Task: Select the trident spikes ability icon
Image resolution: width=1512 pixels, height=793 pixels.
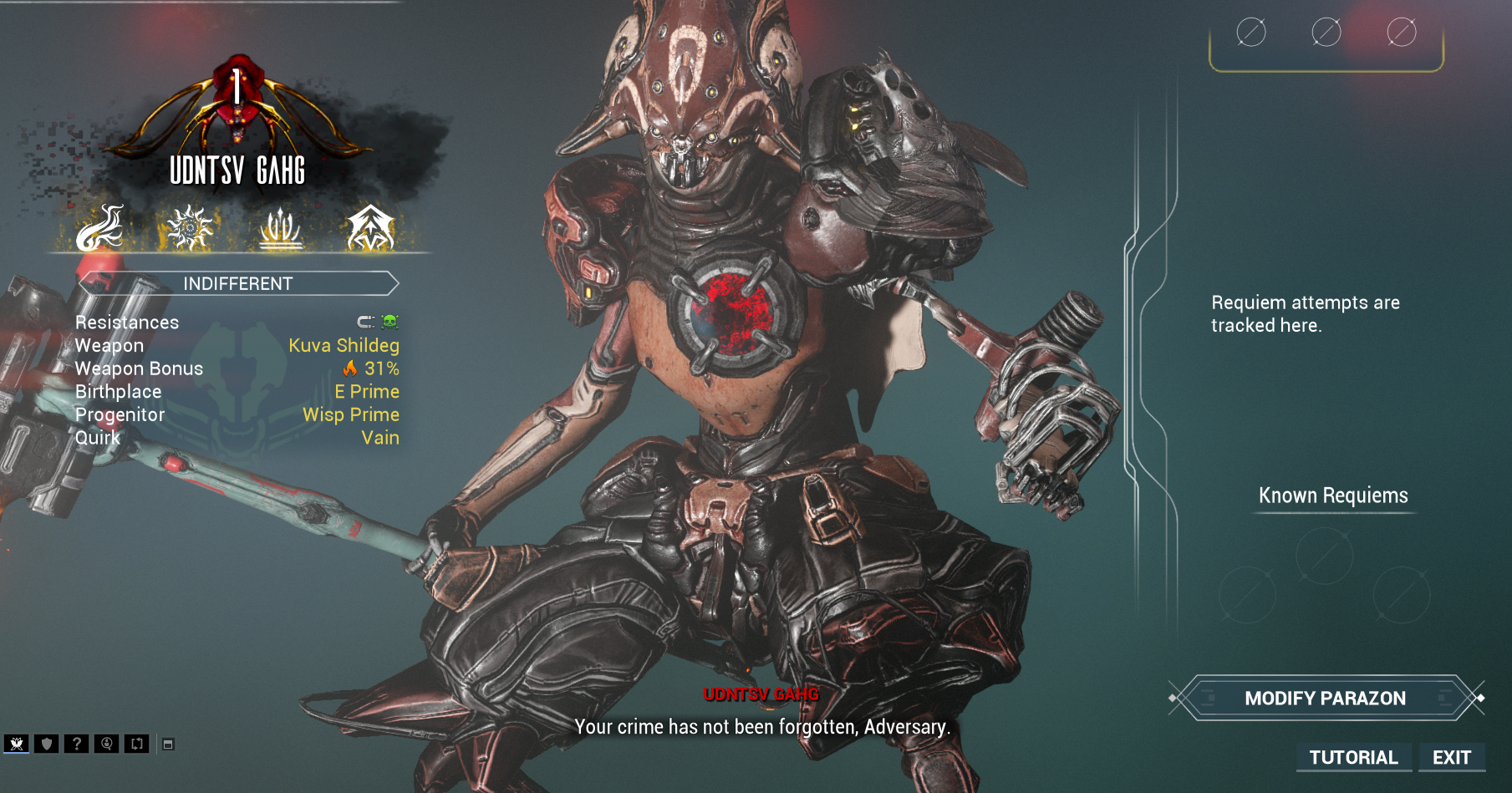Action: (x=280, y=228)
